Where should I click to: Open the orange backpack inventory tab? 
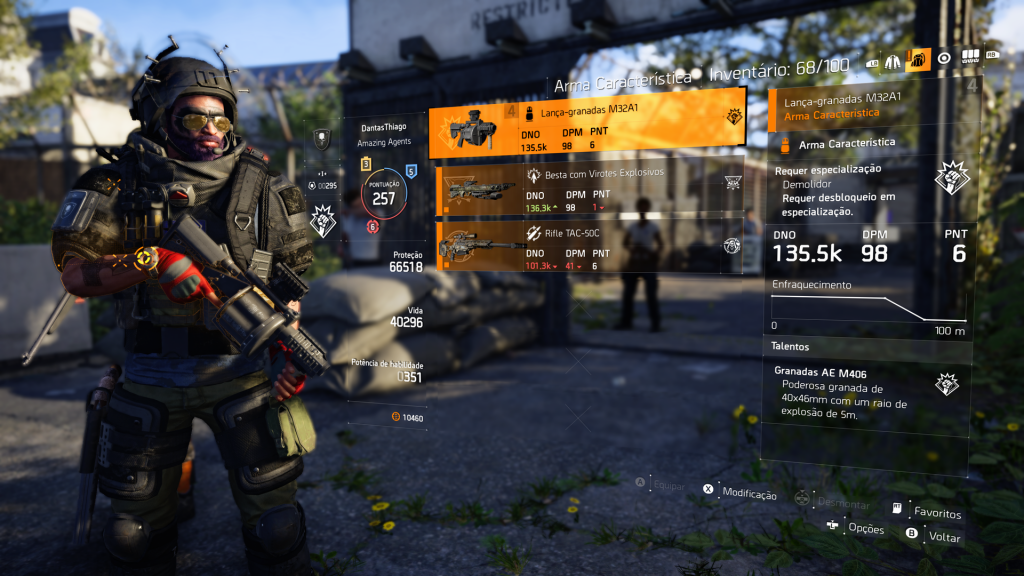click(x=918, y=59)
